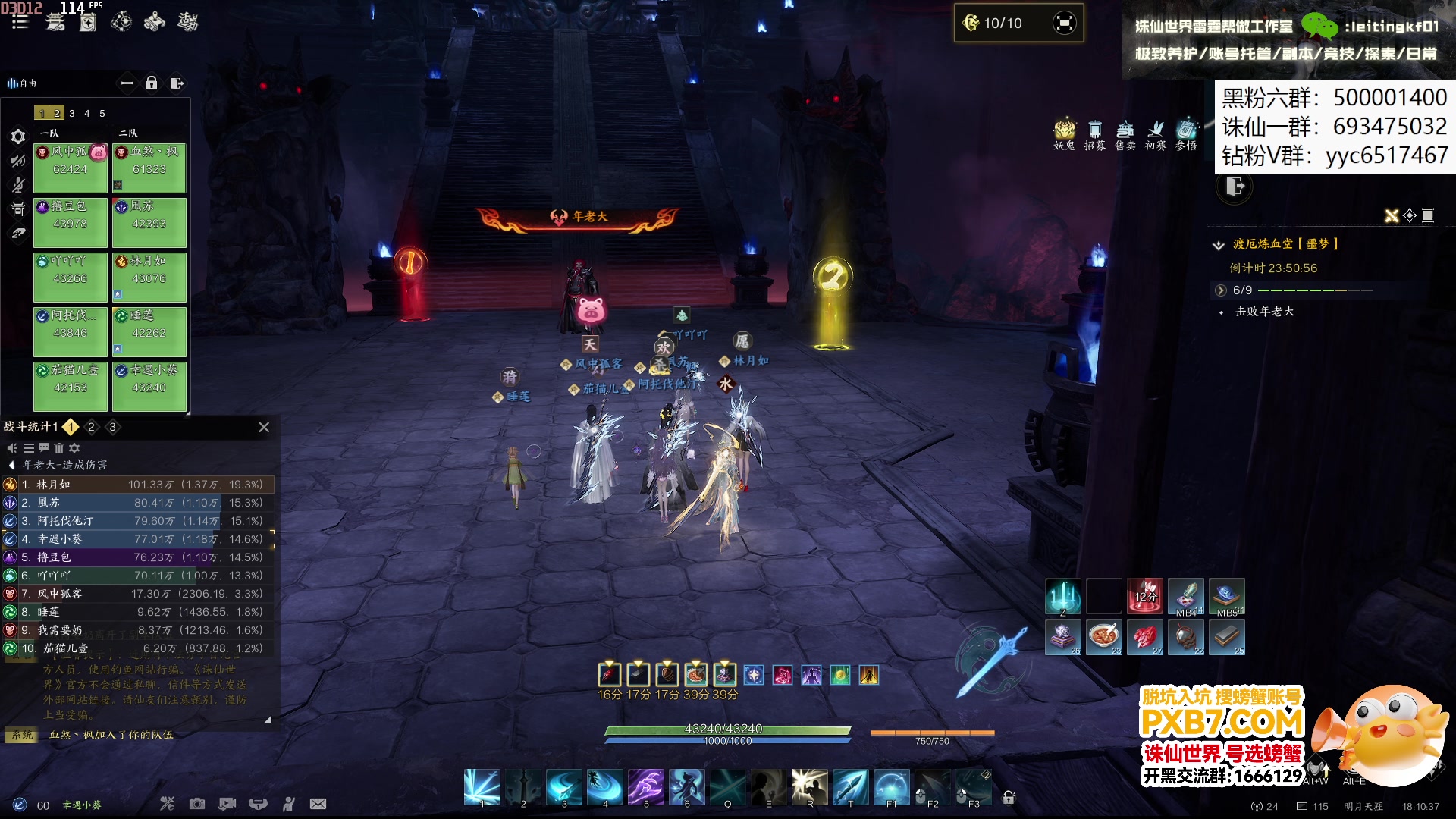Open the mail envelope icon
This screenshot has width=1456, height=819.
click(x=318, y=804)
